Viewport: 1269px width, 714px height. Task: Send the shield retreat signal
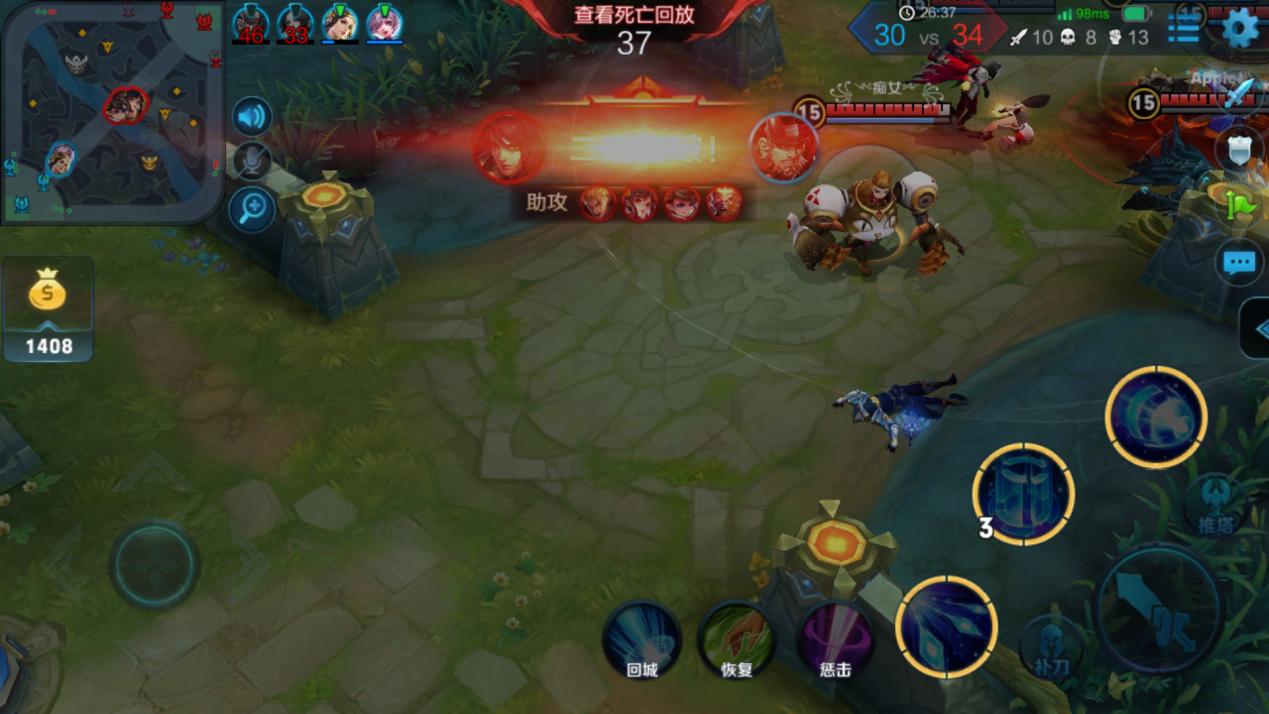point(1240,150)
